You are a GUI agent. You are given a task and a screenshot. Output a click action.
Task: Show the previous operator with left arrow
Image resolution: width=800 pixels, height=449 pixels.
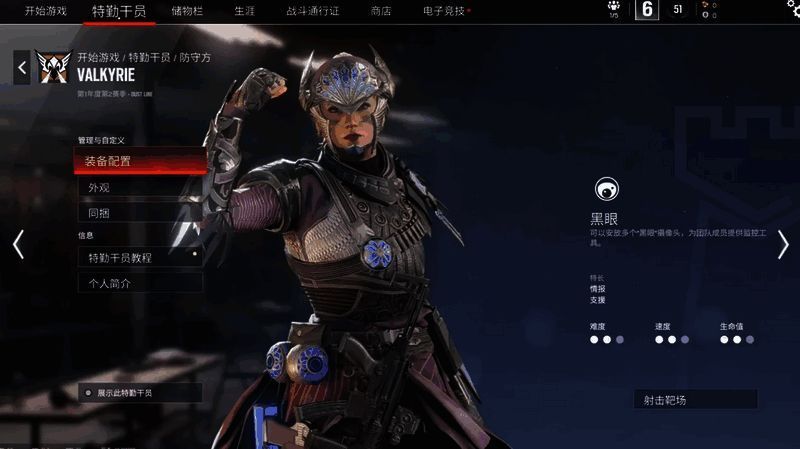click(x=17, y=244)
